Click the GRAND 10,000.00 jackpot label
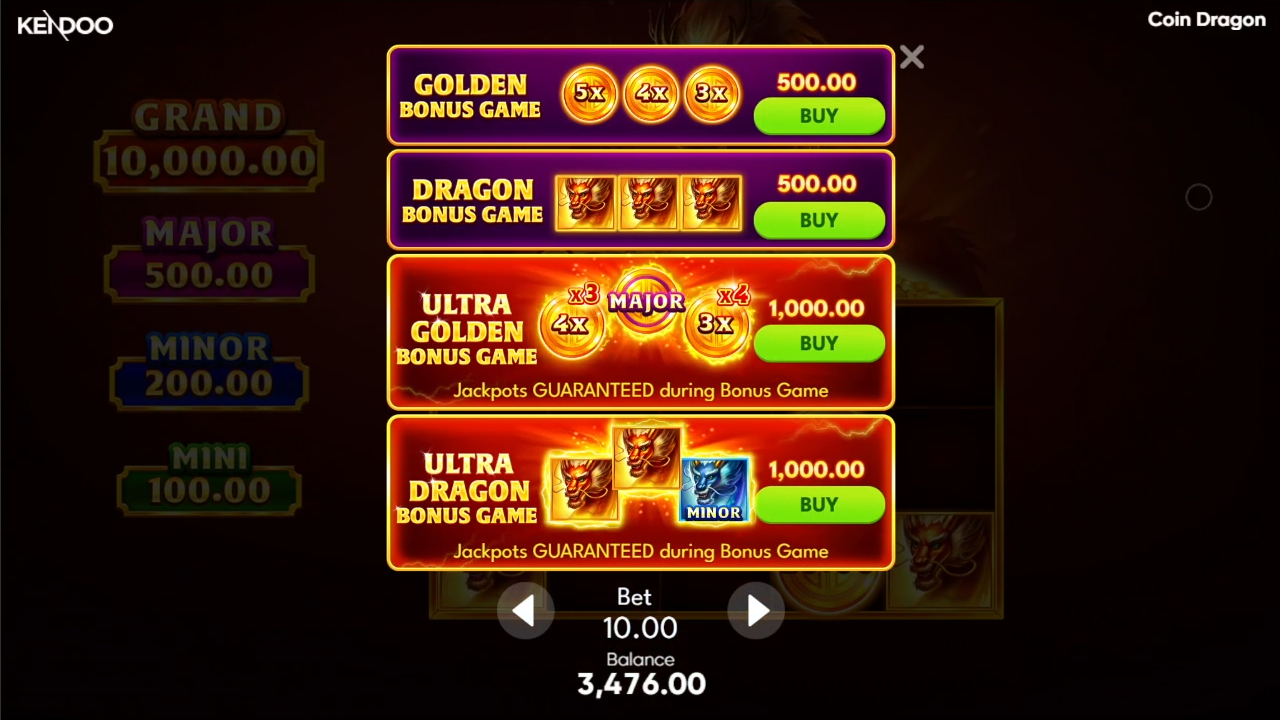 point(208,140)
